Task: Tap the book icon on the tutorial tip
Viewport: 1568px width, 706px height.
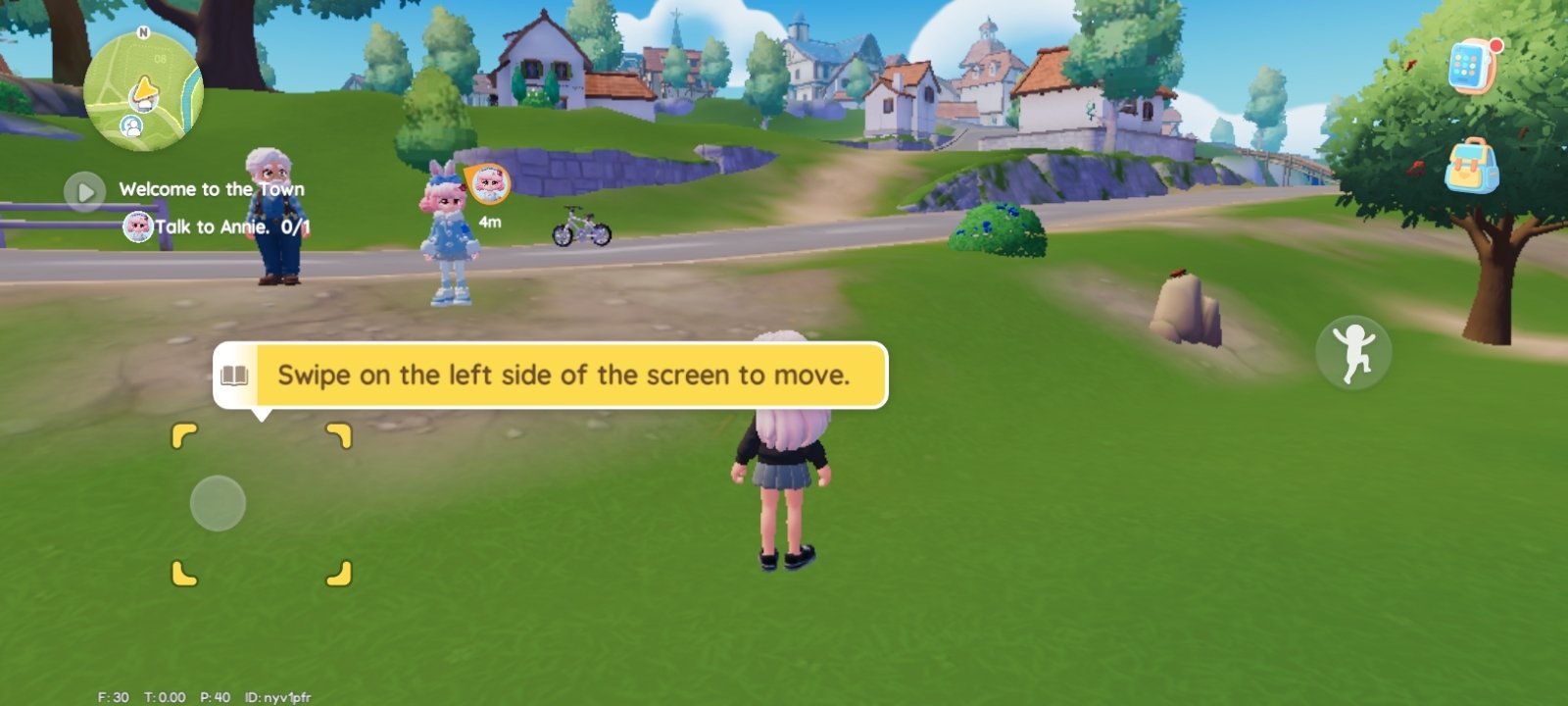Action: point(235,374)
